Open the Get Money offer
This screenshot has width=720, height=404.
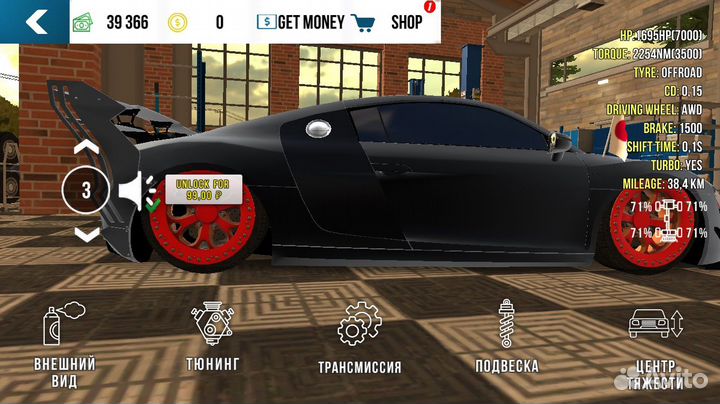coord(300,21)
